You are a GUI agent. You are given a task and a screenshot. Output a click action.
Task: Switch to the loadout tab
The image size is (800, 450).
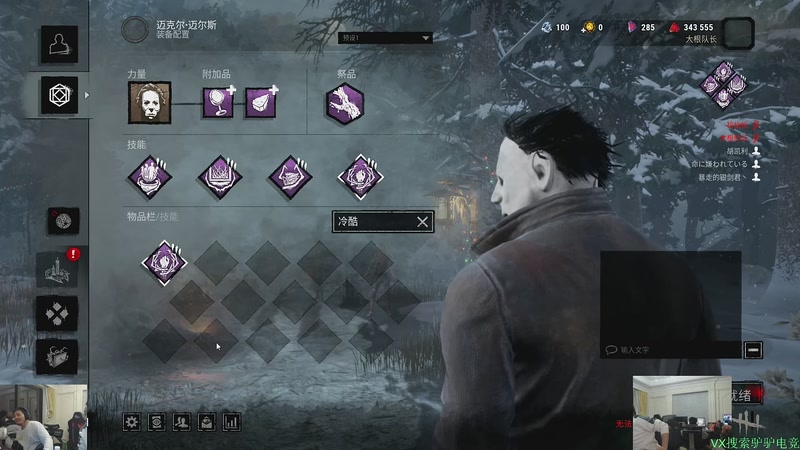(57, 95)
